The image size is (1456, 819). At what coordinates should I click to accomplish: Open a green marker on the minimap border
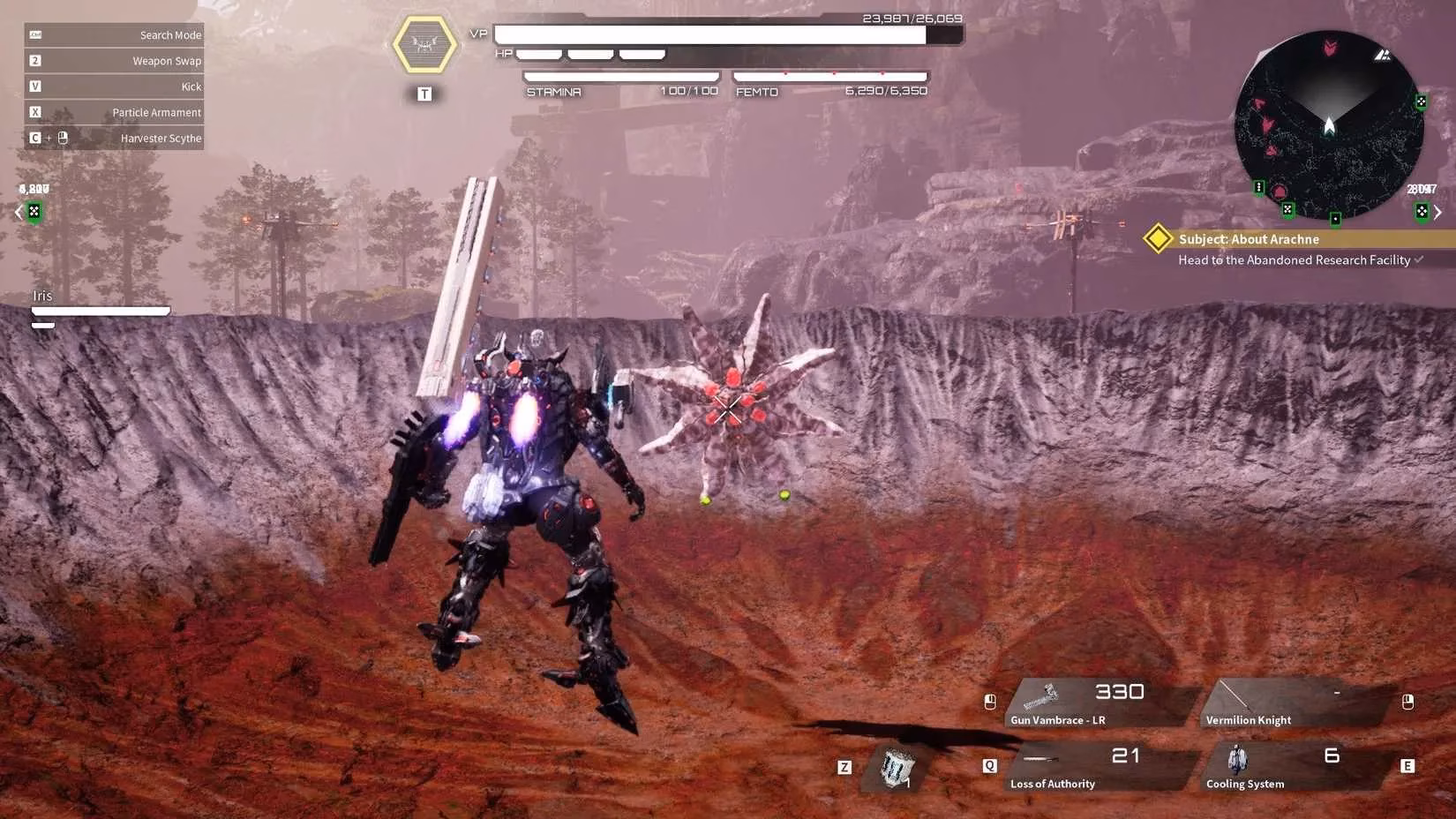point(1421,101)
